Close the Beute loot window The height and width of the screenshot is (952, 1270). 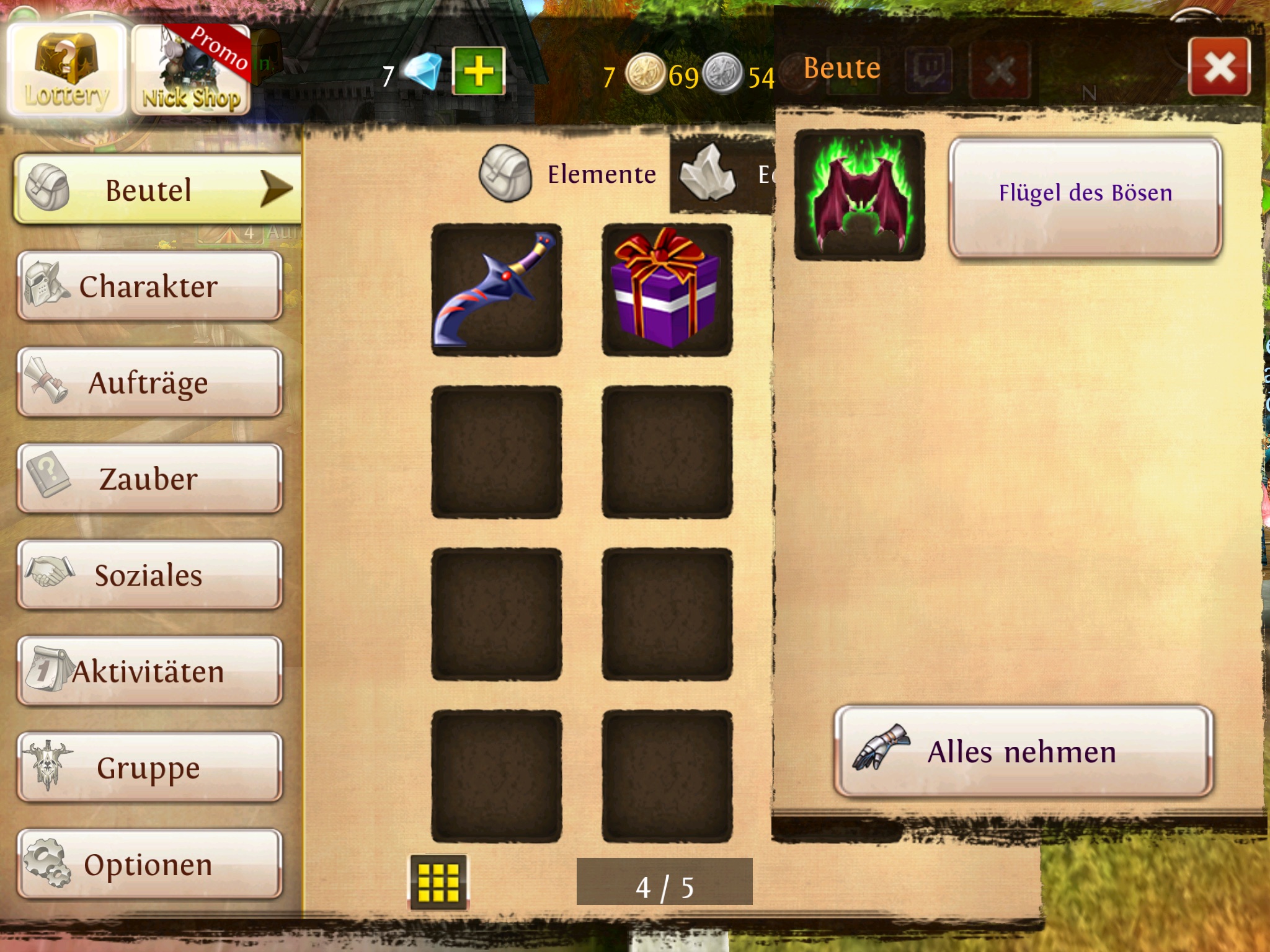click(1219, 67)
